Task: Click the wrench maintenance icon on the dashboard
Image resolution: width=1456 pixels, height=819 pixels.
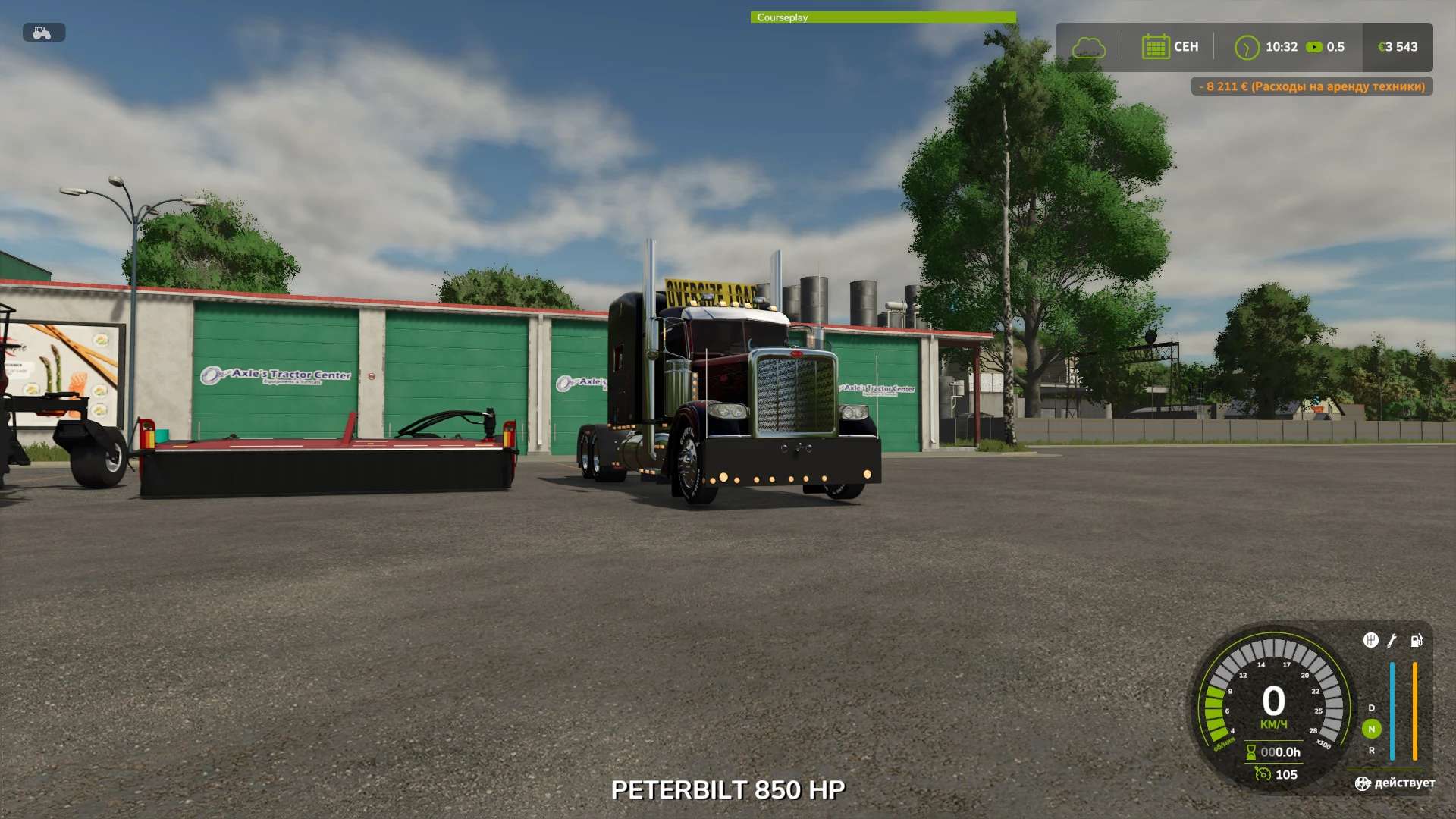Action: (1393, 641)
